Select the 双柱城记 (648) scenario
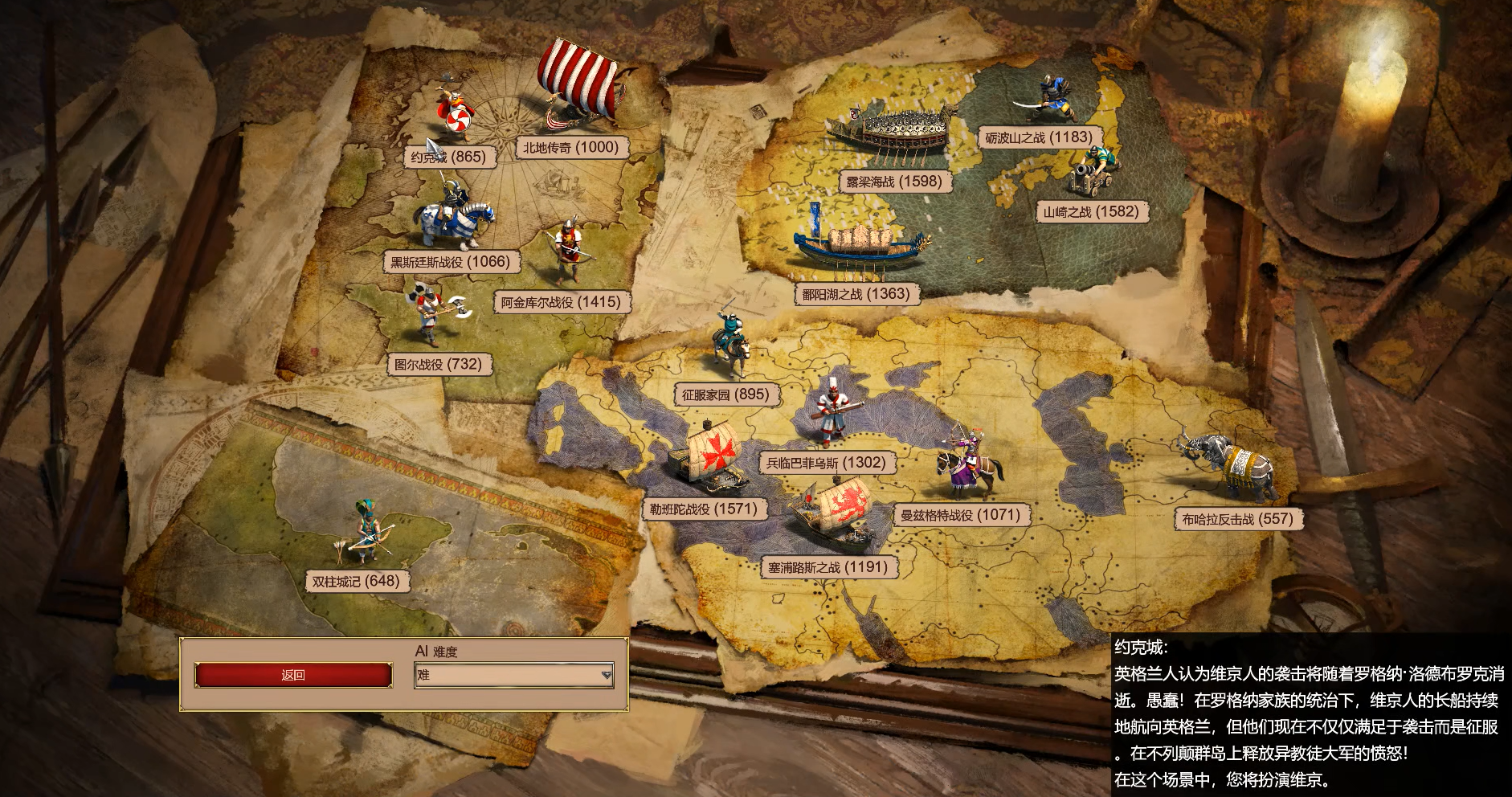The width and height of the screenshot is (1512, 797). pos(356,581)
